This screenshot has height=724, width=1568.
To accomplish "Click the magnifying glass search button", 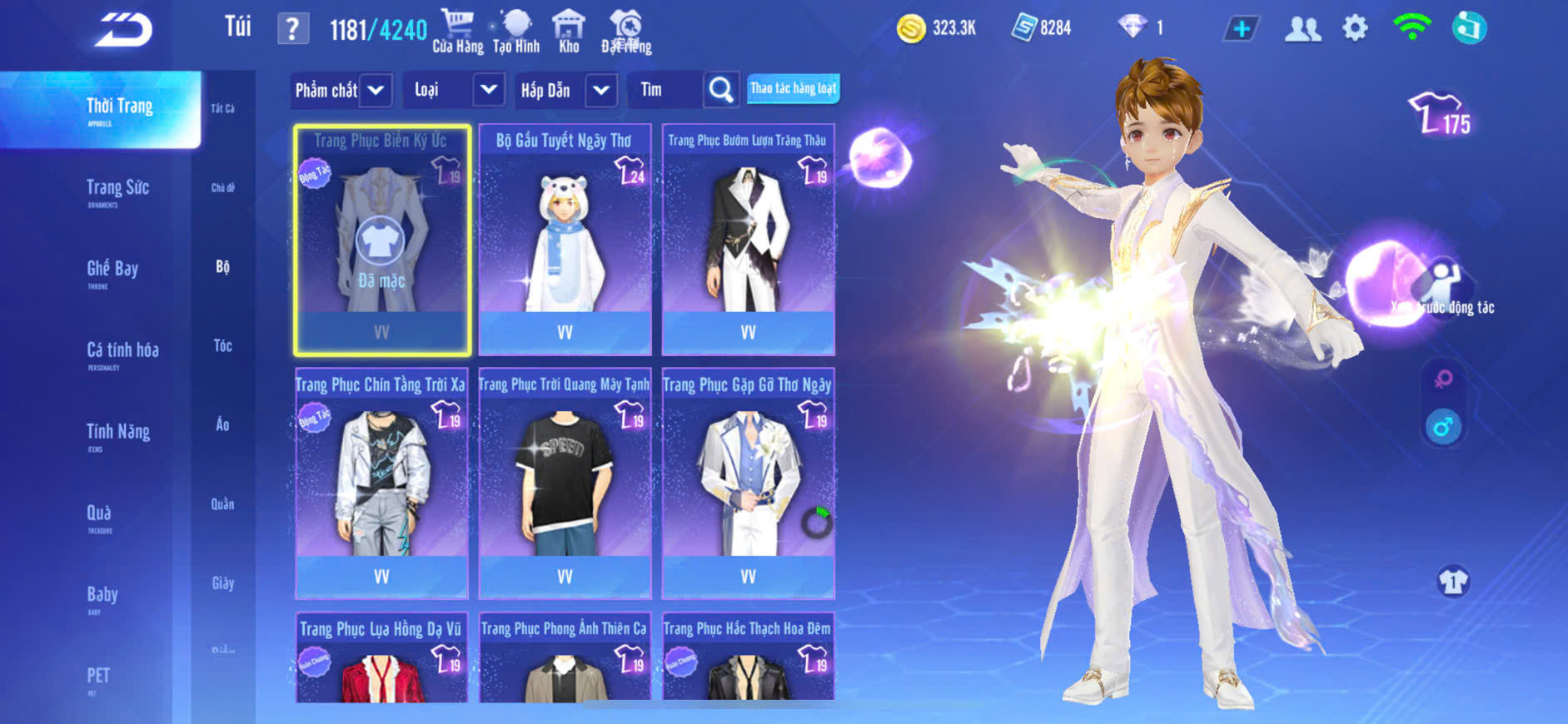I will pos(721,90).
